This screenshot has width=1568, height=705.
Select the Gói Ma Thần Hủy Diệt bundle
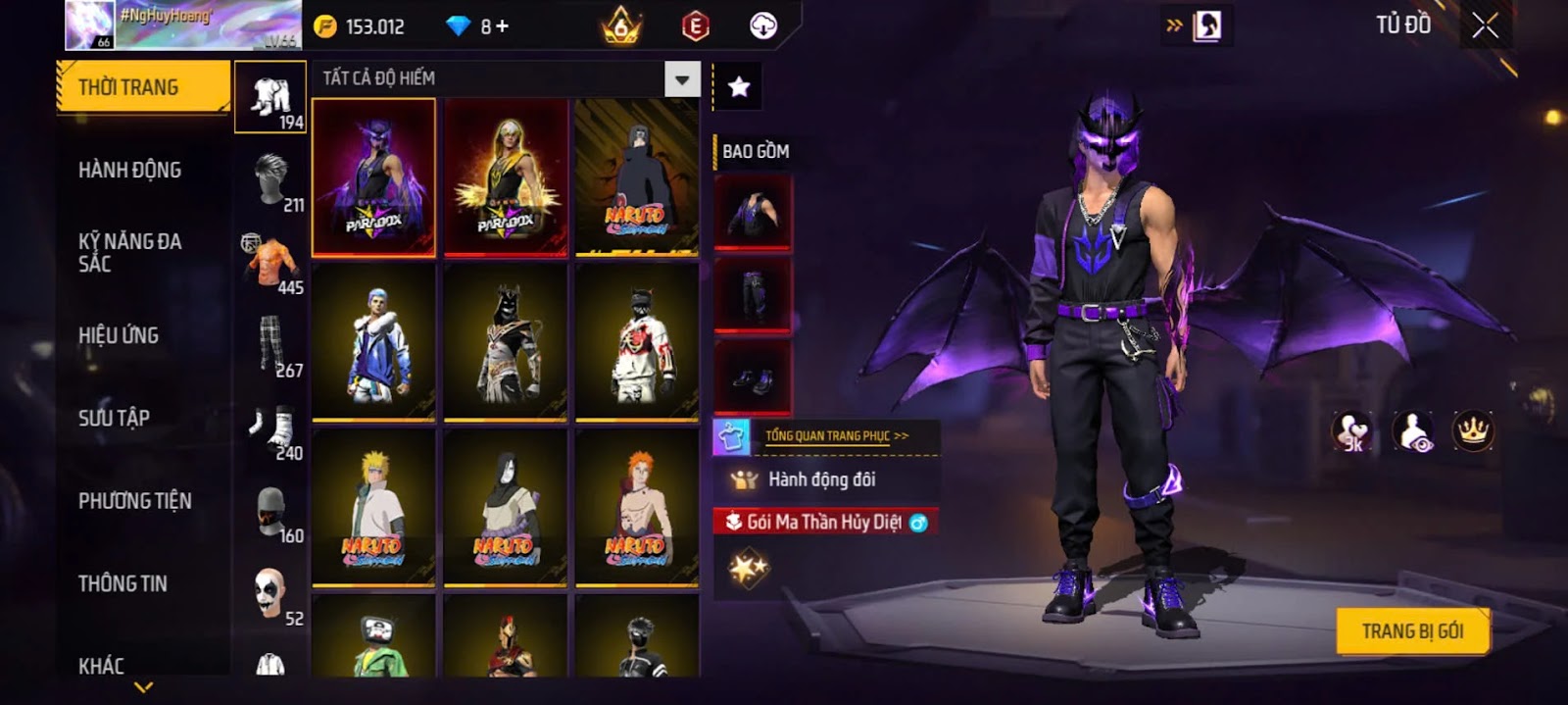click(824, 522)
